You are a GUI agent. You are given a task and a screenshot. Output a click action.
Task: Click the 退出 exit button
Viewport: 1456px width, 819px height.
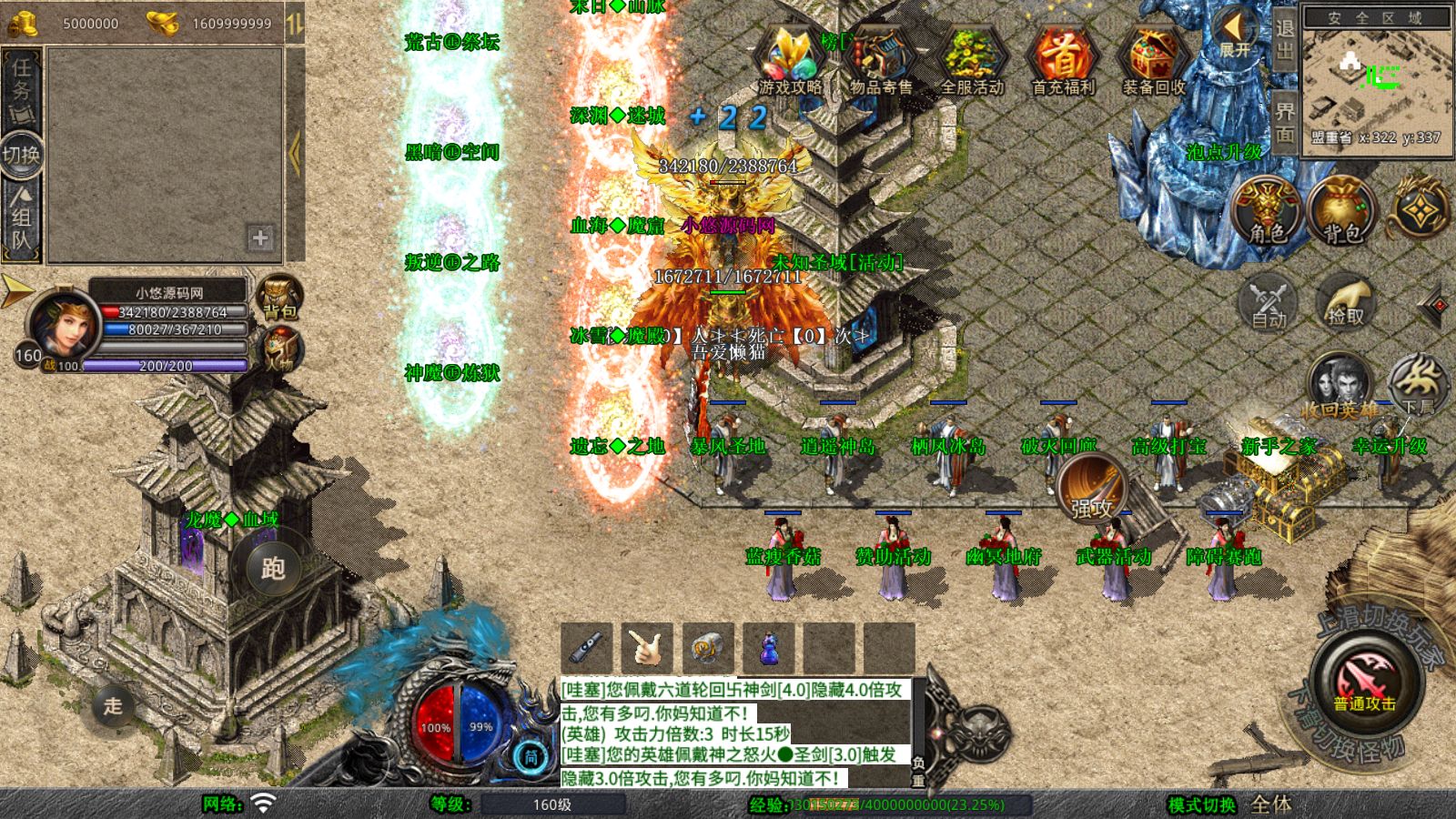coord(1284,40)
